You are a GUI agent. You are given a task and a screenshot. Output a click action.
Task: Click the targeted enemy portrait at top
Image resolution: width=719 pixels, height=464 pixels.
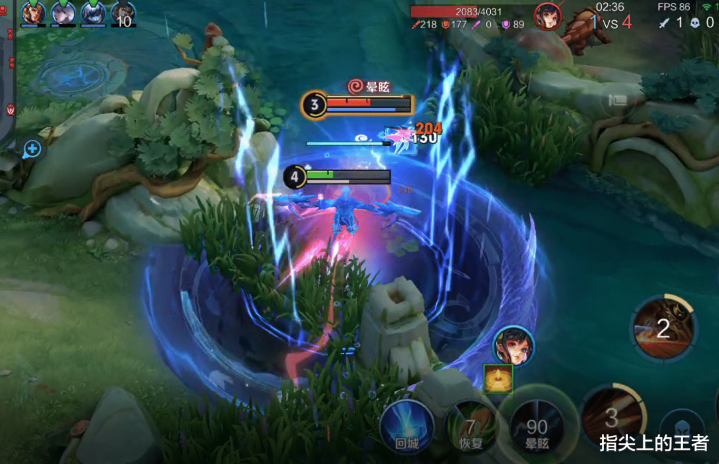pos(547,15)
